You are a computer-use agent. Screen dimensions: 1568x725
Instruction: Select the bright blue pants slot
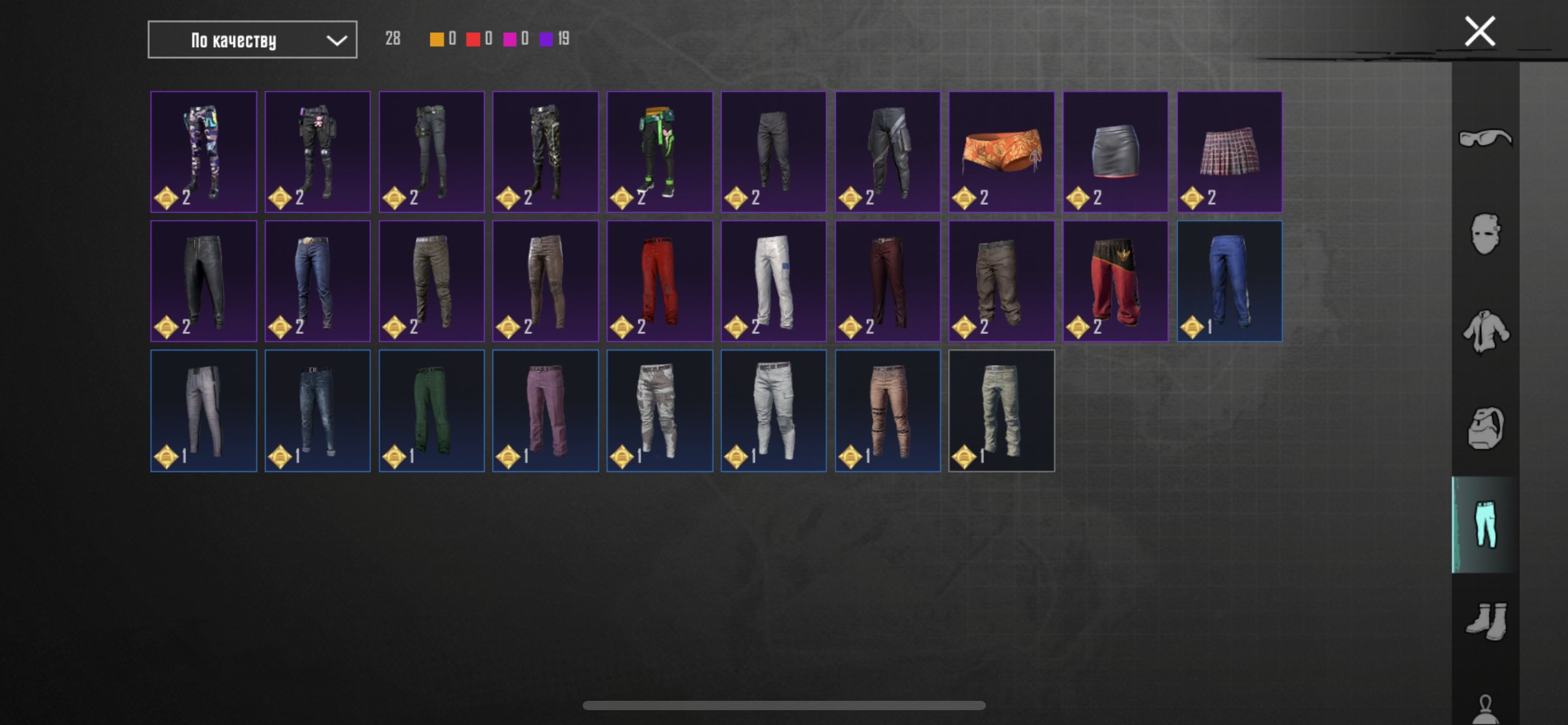1229,281
